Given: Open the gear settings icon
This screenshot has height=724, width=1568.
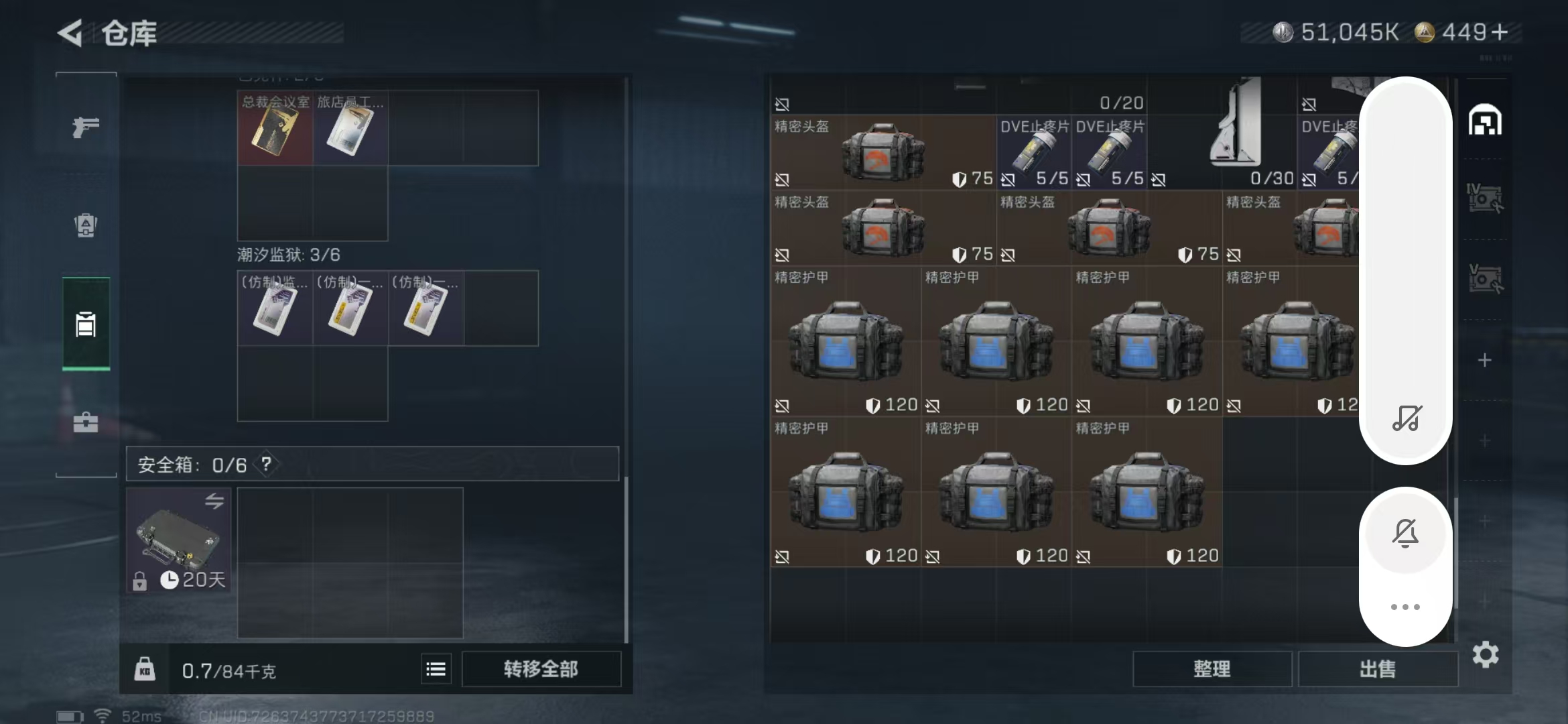Looking at the screenshot, I should click(1485, 654).
